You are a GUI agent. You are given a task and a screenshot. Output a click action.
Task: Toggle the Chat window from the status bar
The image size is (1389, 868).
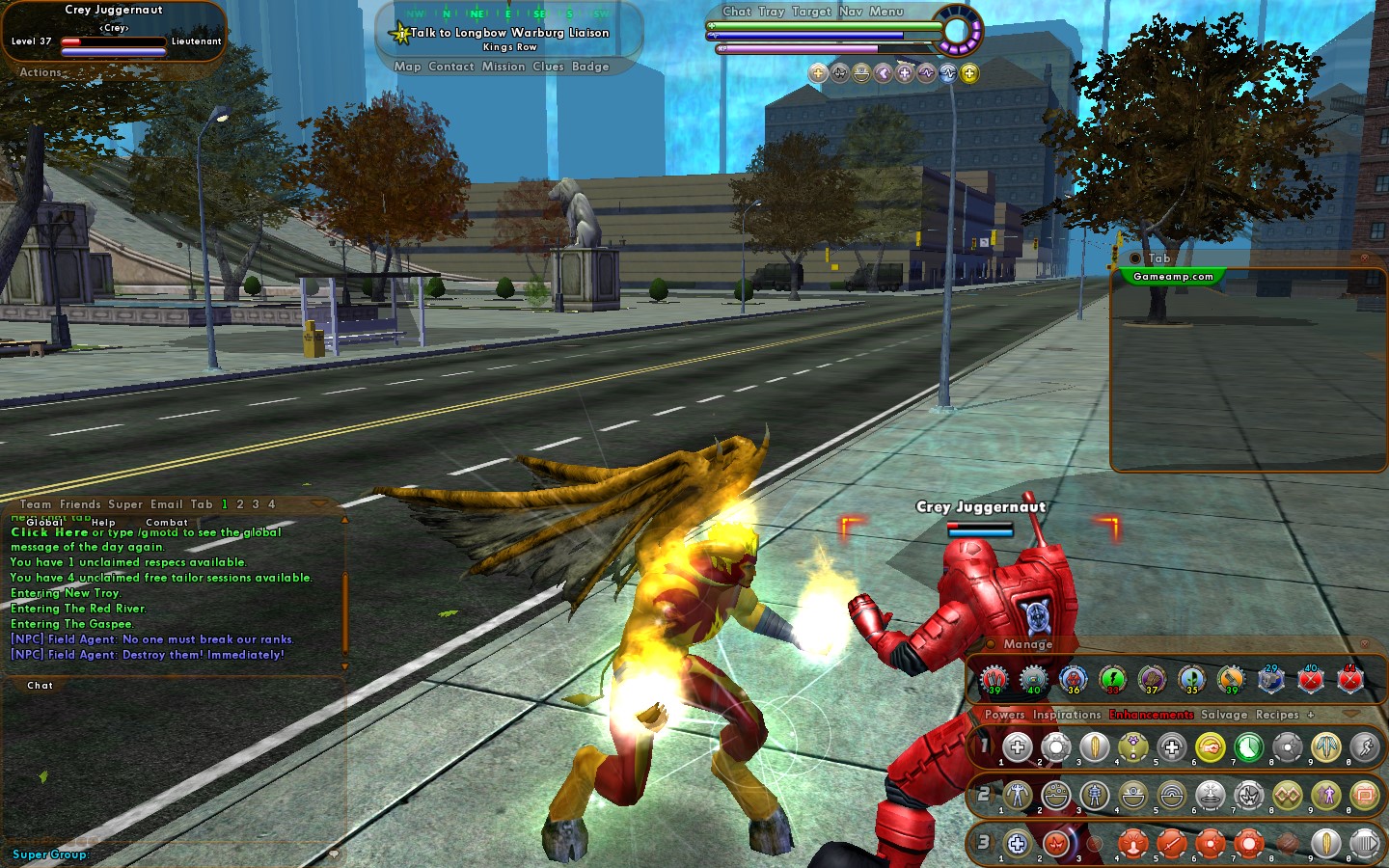(737, 12)
